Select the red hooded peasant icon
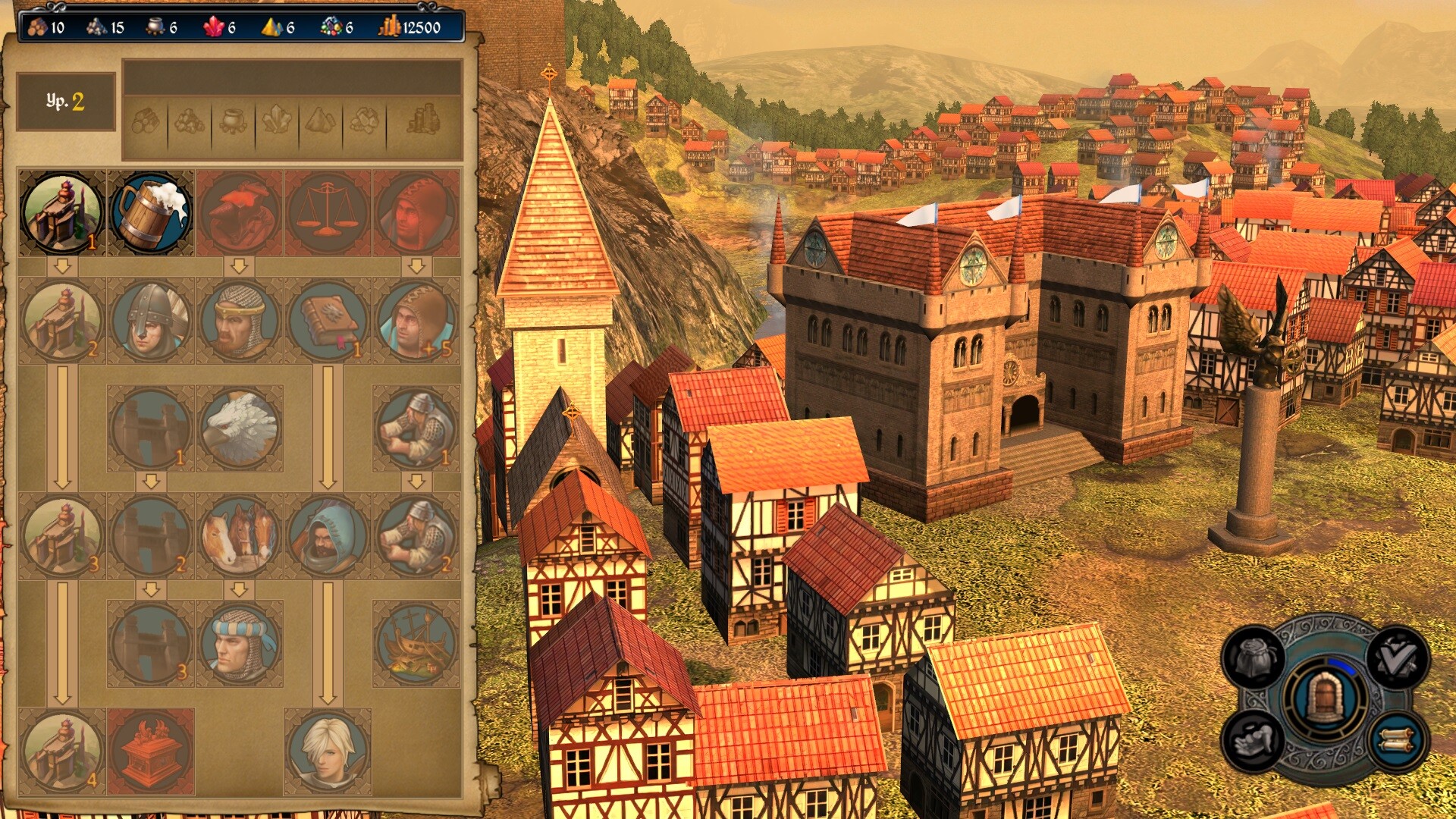 pyautogui.click(x=416, y=213)
